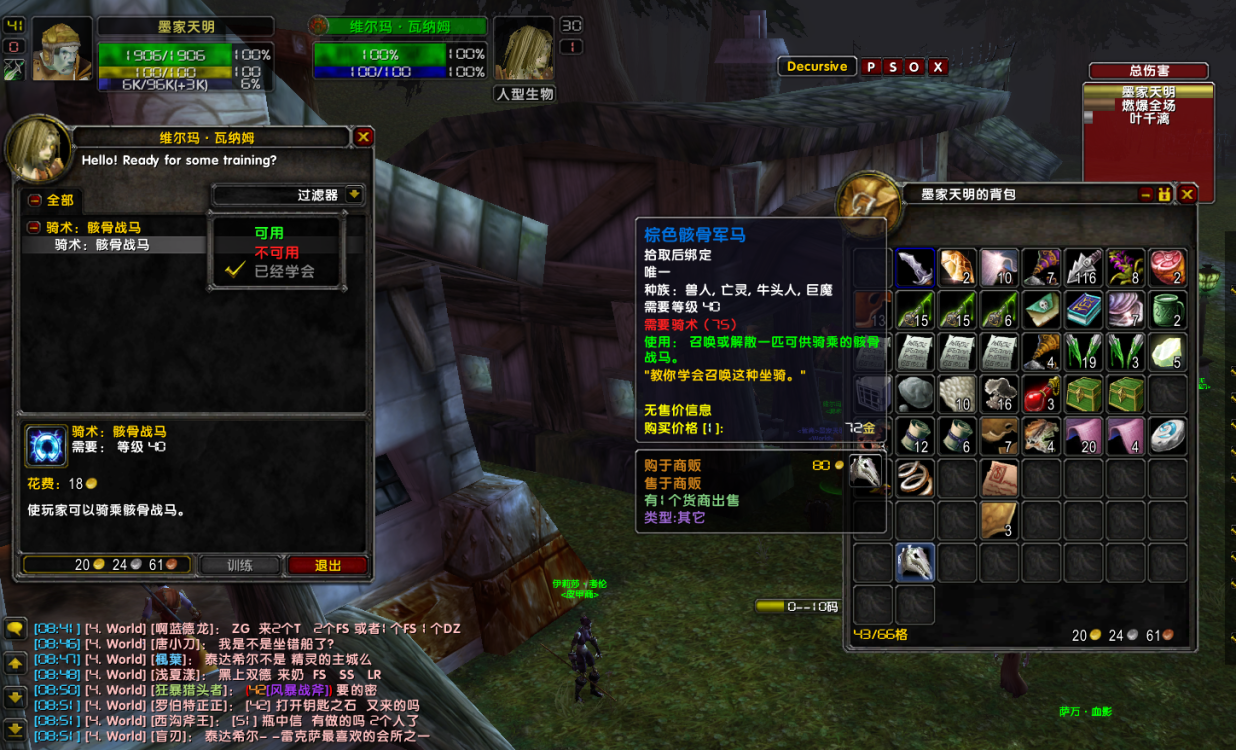The width and height of the screenshot is (1236, 750).
Task: Select the curved dagger bag slot
Action: point(915,268)
